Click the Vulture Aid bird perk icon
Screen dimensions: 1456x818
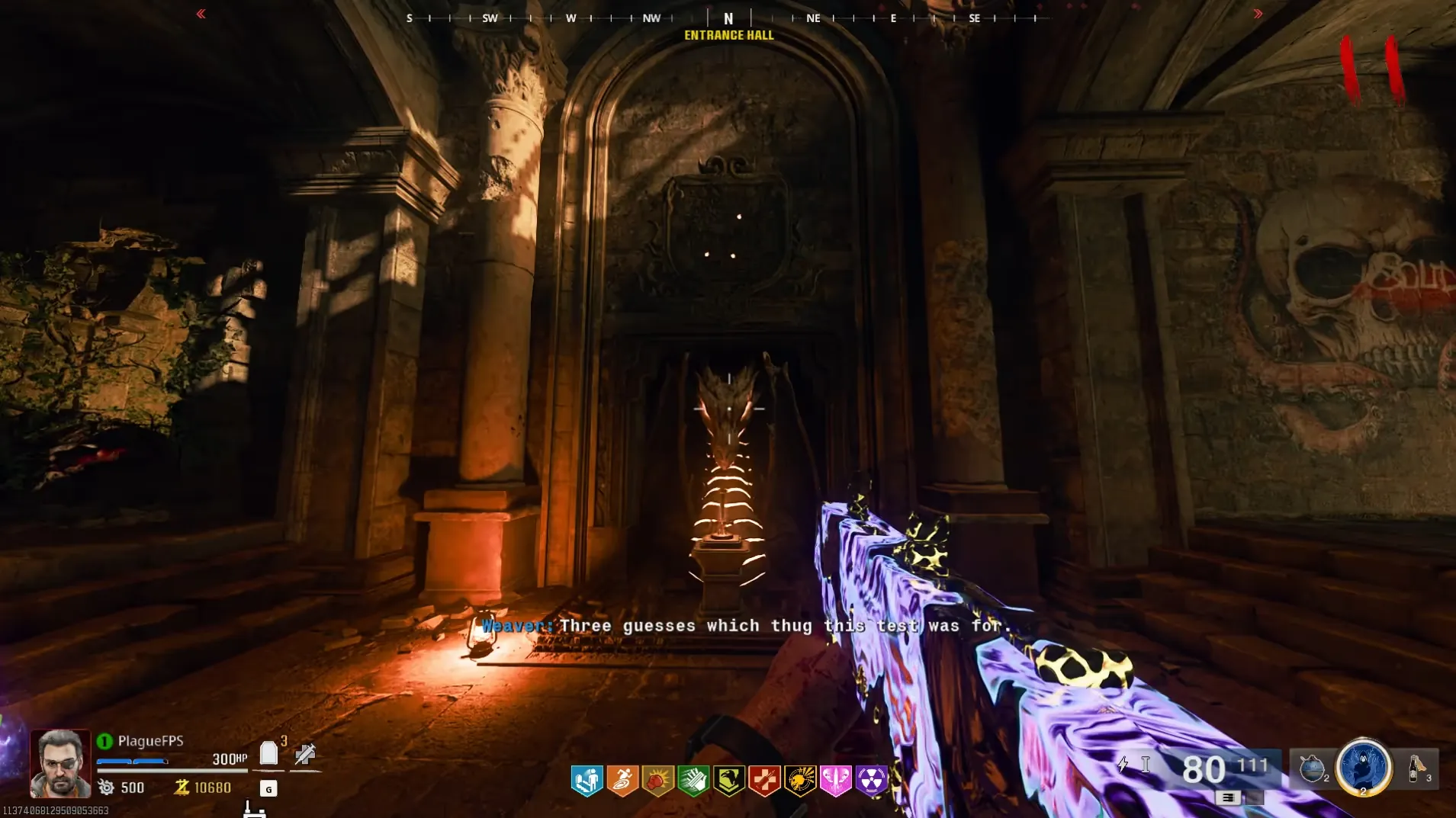pos(729,781)
